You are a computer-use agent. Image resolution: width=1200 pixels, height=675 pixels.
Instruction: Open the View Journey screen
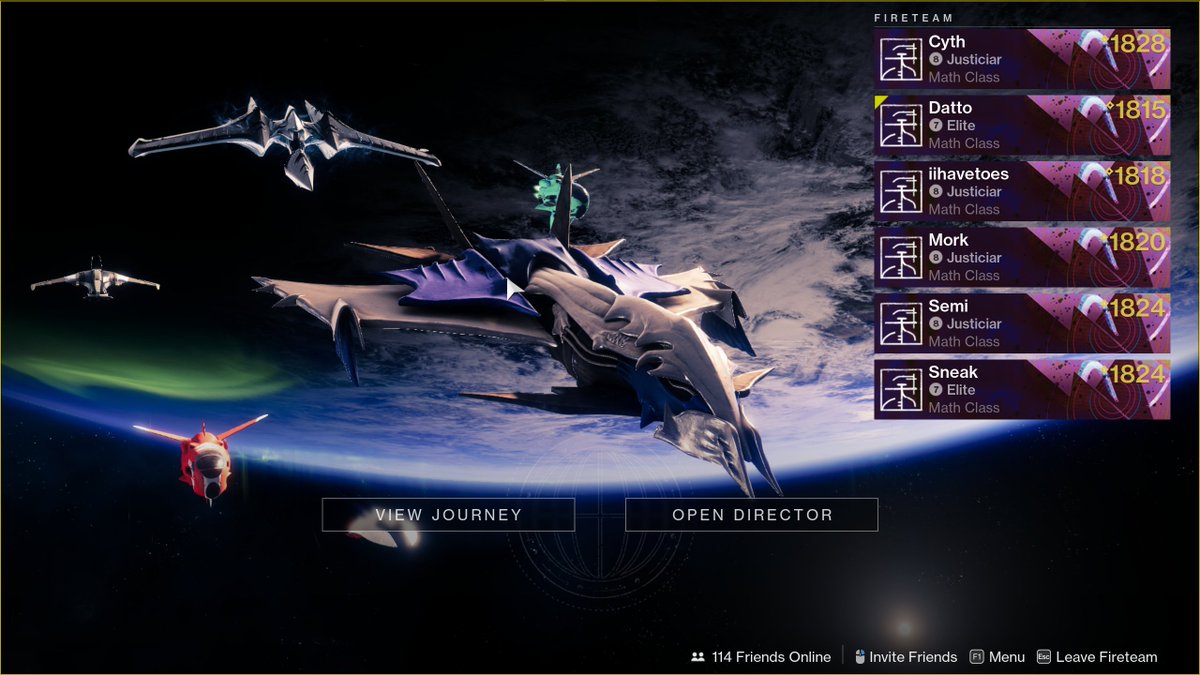pyautogui.click(x=448, y=515)
